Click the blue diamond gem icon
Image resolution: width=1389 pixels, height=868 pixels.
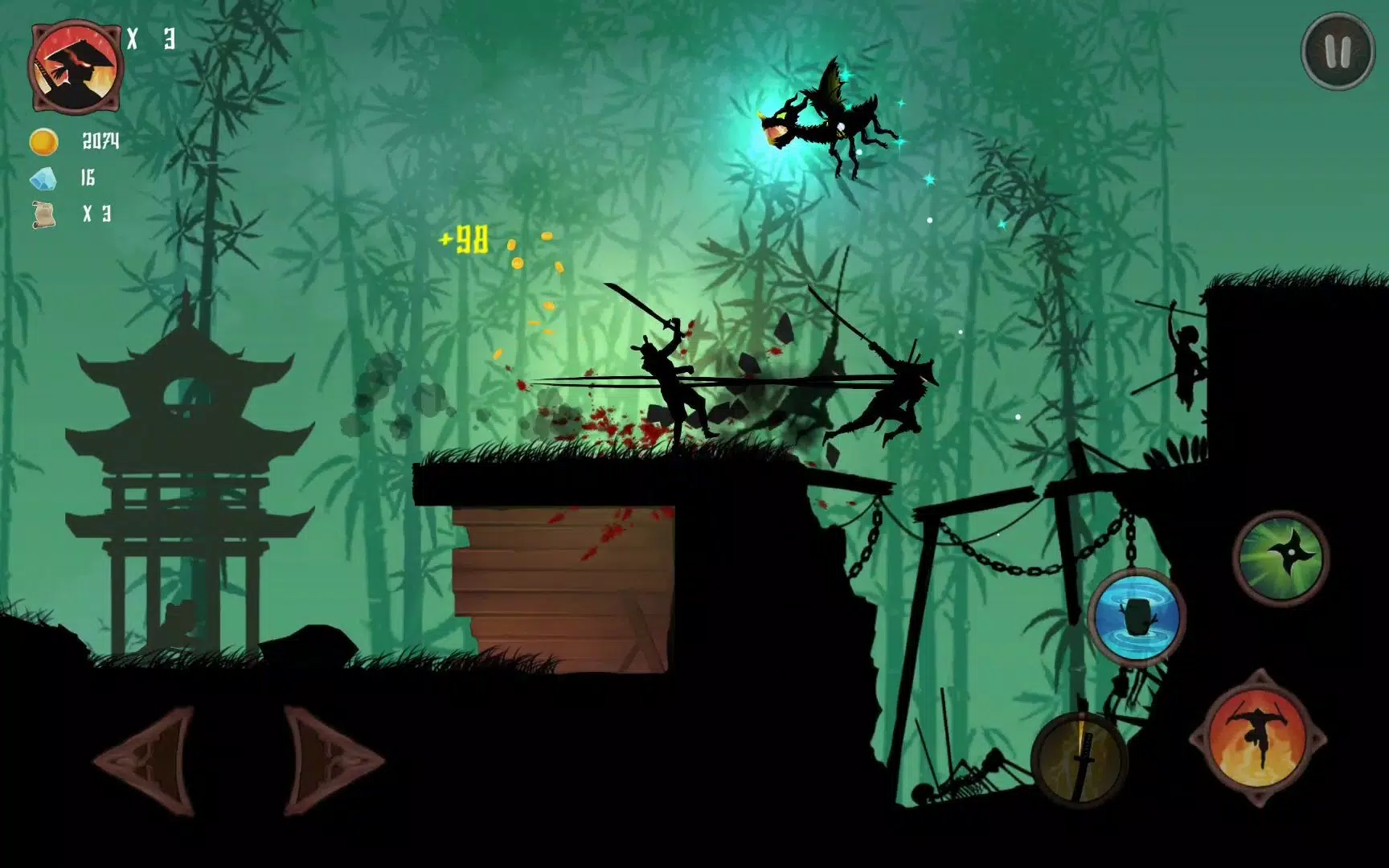tap(44, 180)
